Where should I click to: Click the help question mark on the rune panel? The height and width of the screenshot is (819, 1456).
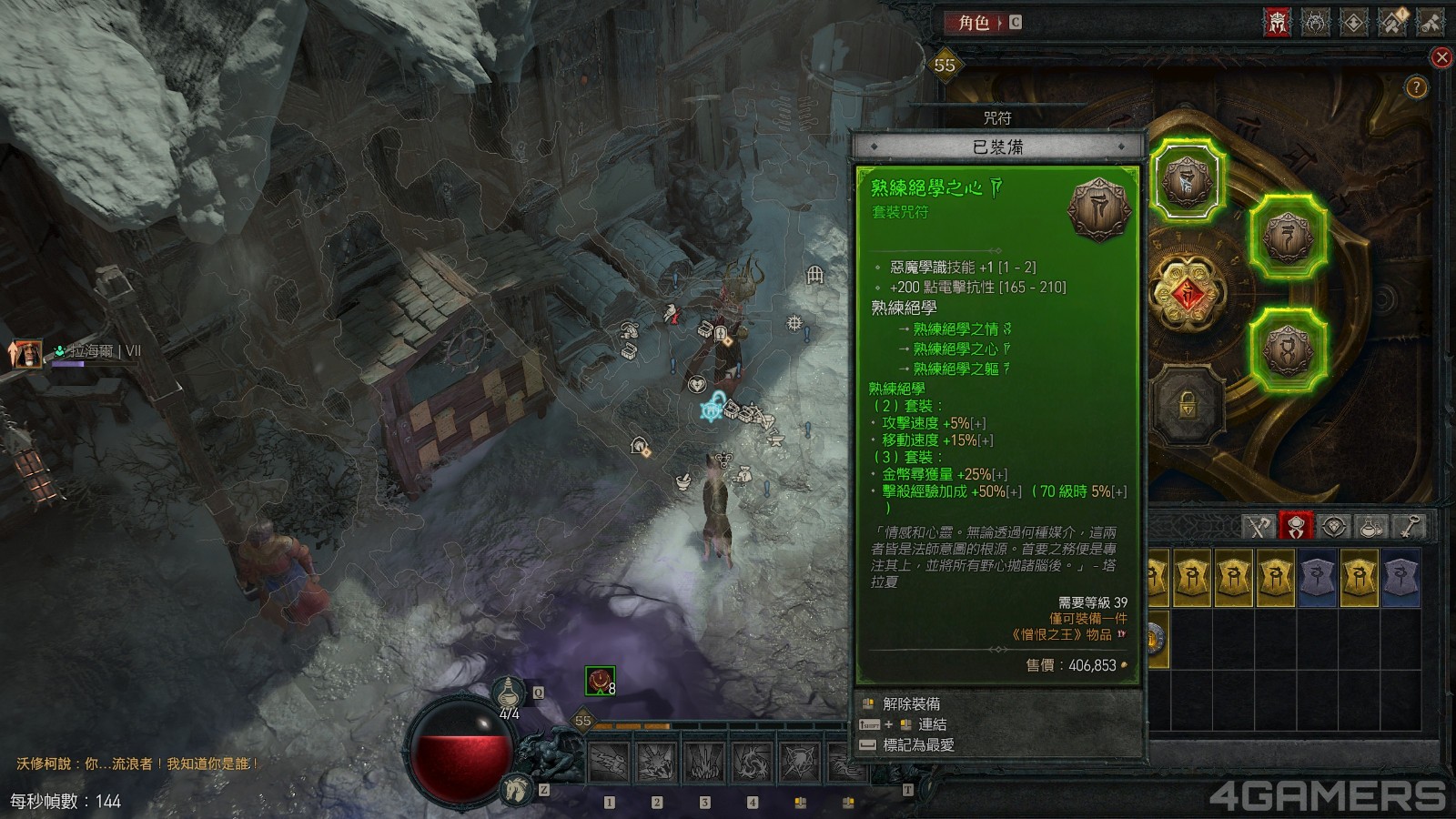point(1415,87)
